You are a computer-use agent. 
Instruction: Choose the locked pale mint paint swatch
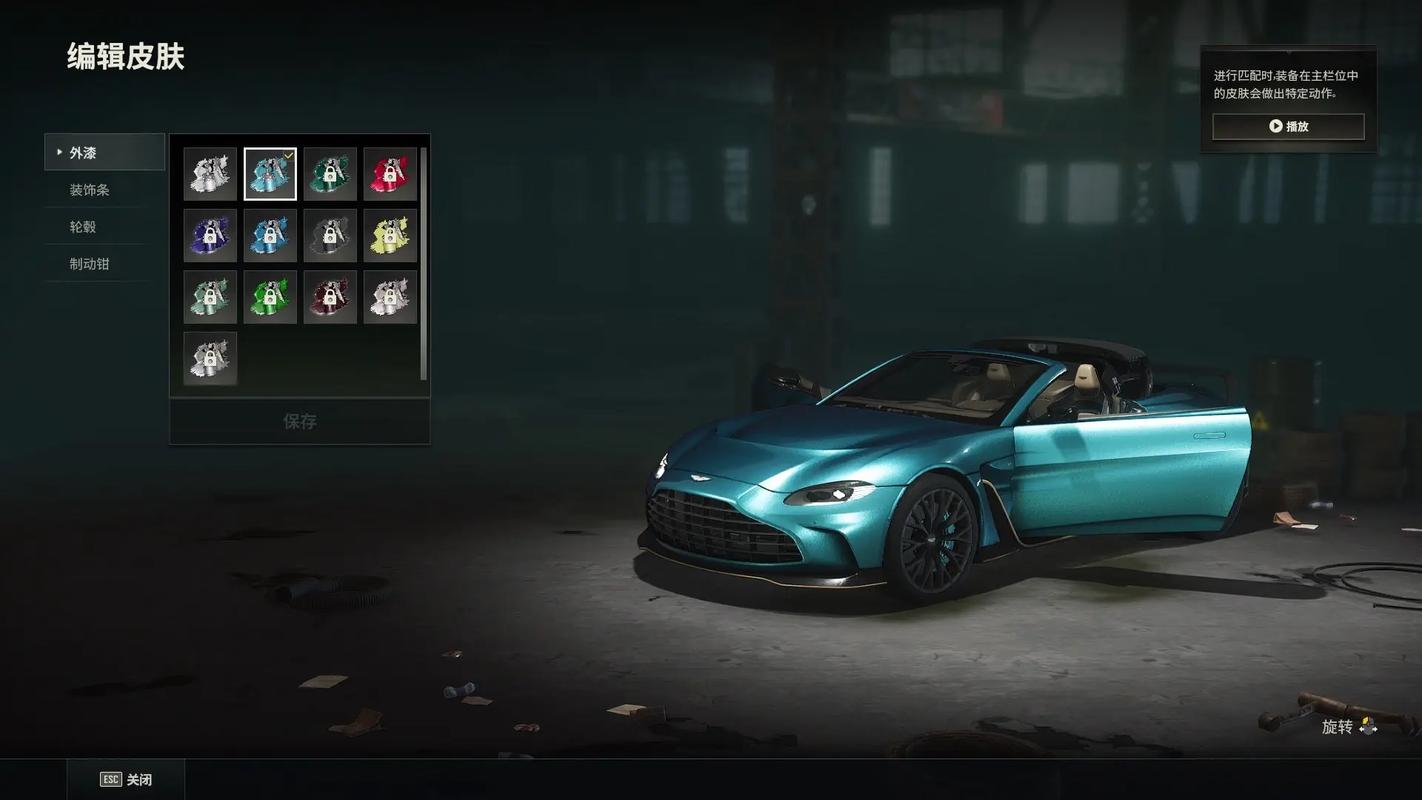pyautogui.click(x=210, y=297)
